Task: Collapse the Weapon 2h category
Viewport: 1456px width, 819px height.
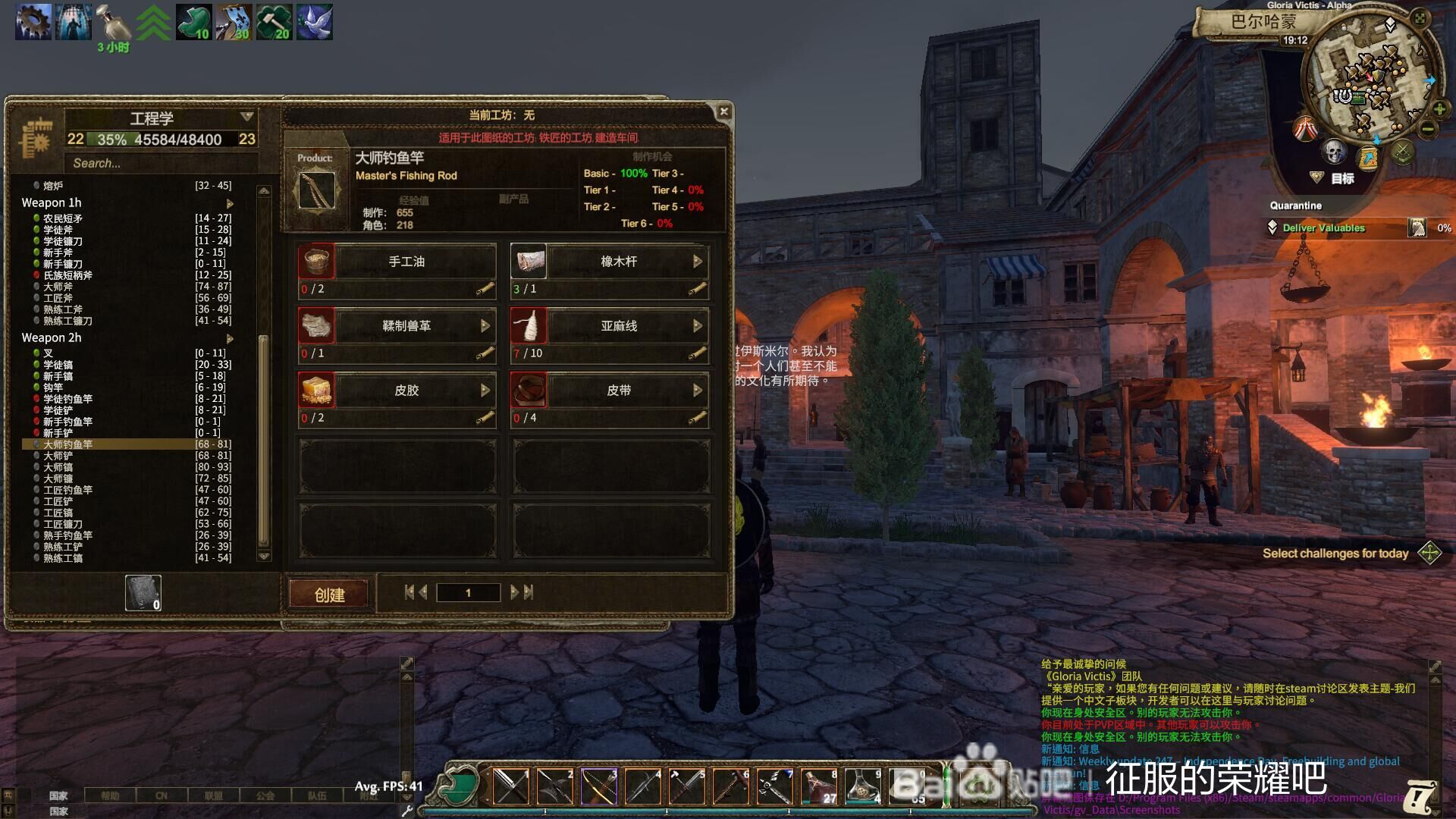Action: point(230,338)
